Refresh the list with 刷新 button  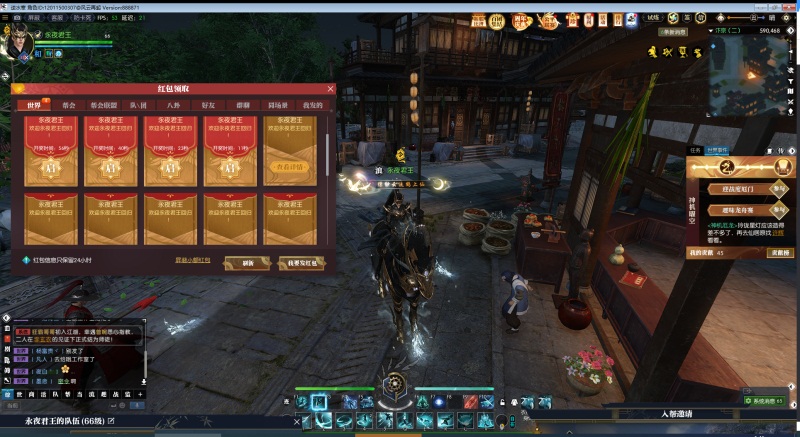(x=247, y=263)
